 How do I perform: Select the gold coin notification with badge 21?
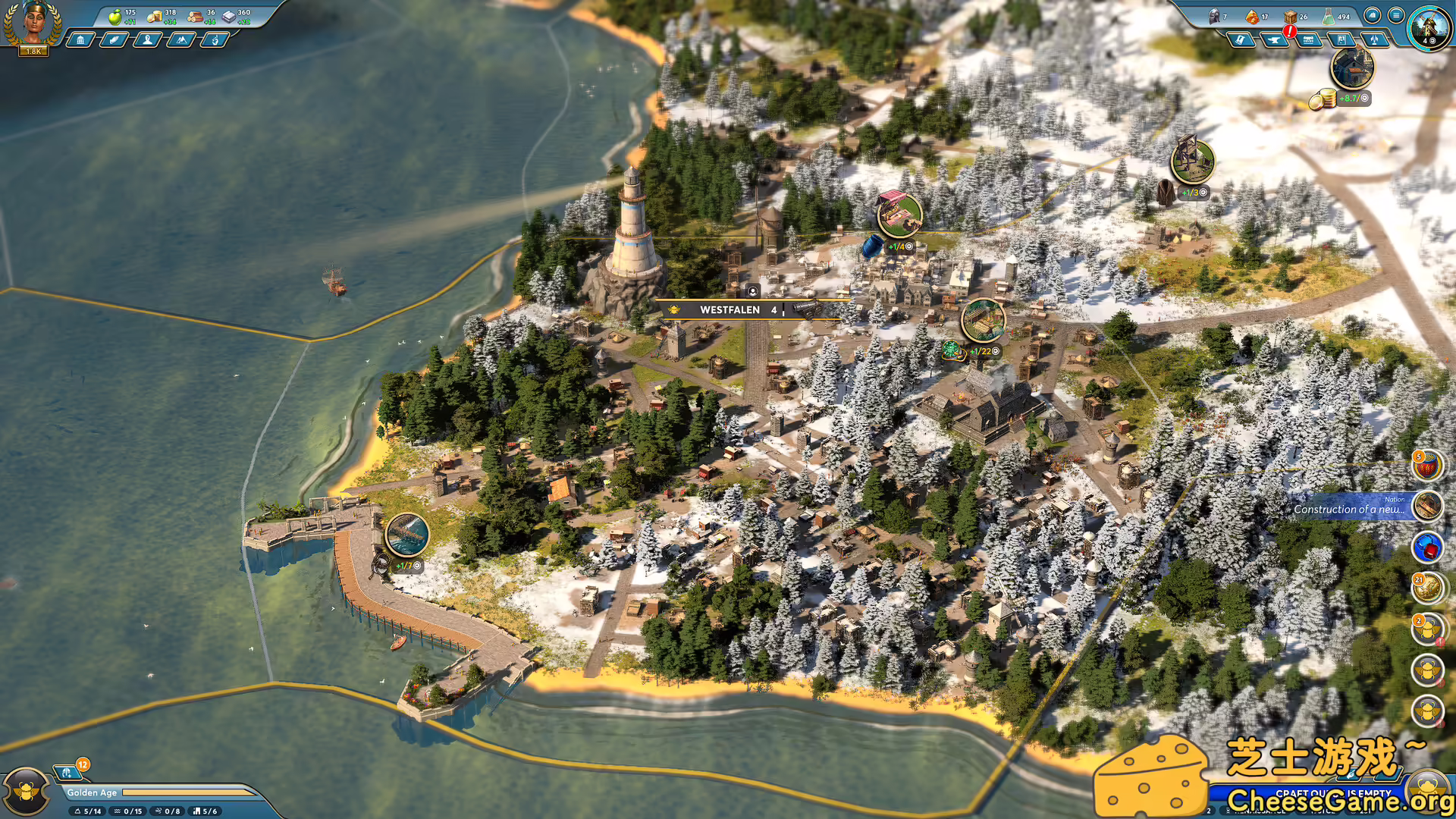pyautogui.click(x=1427, y=588)
